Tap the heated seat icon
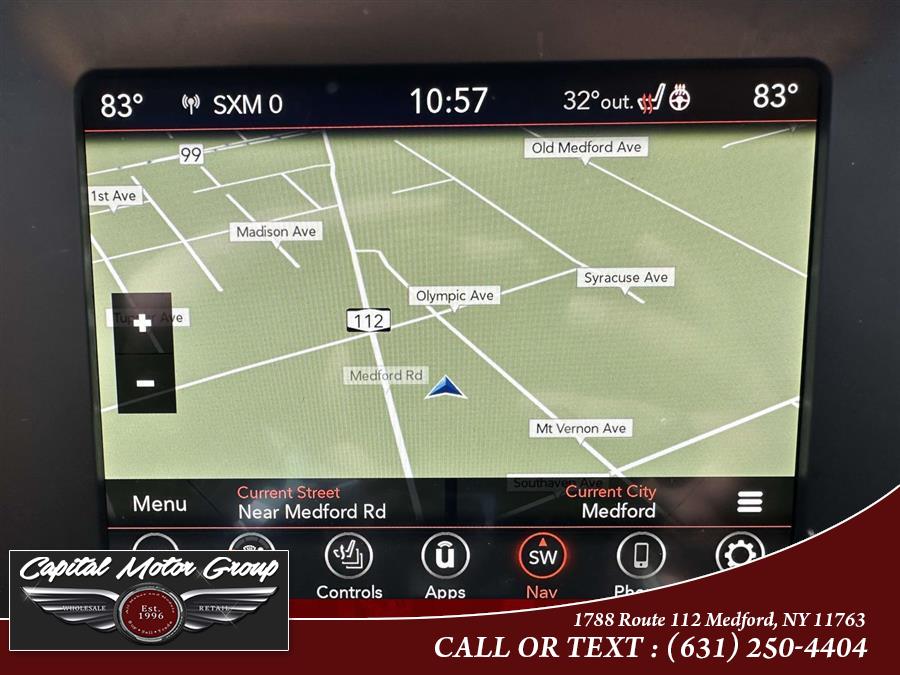The width and height of the screenshot is (900, 675). [x=652, y=100]
